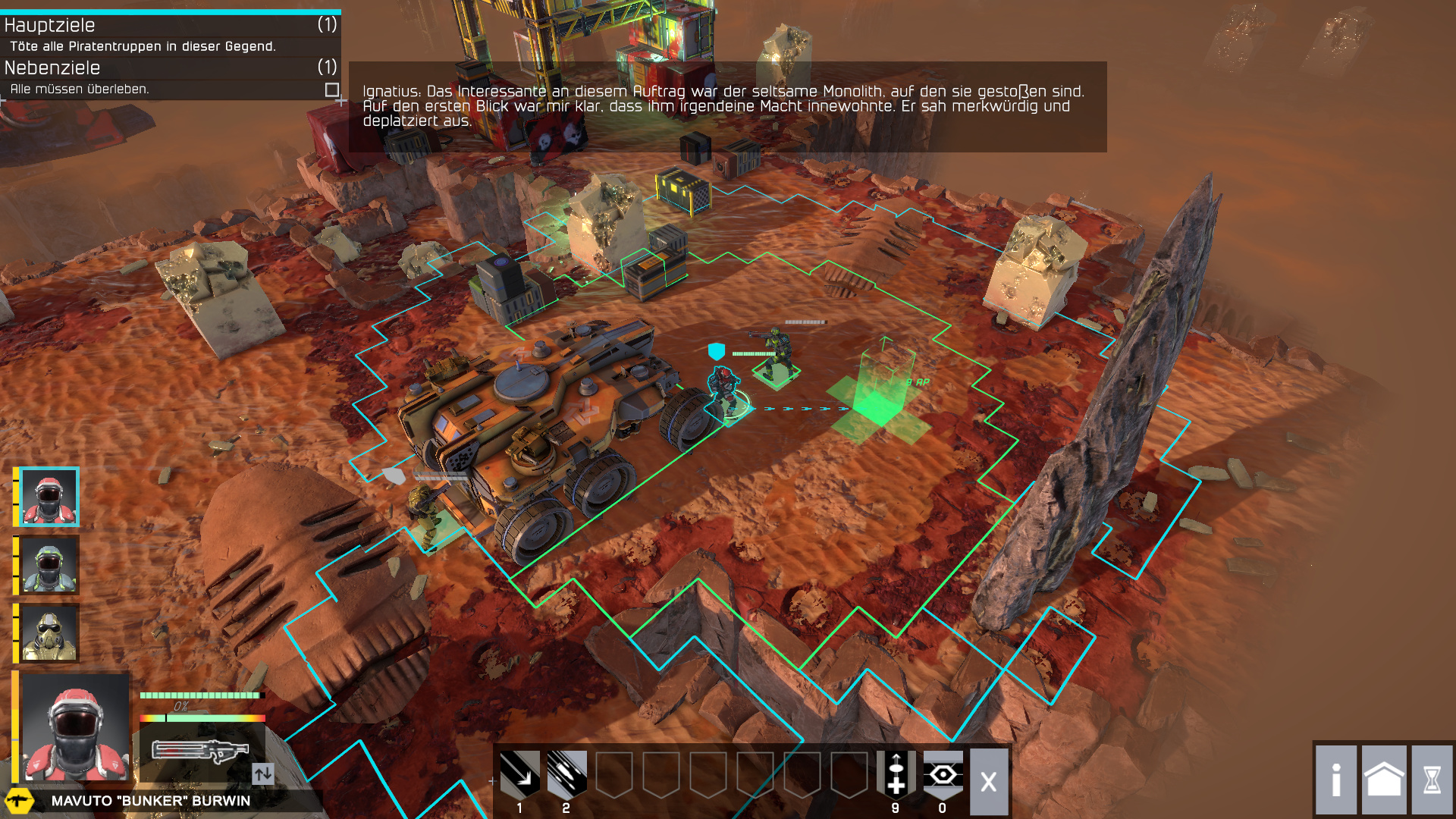Viewport: 1456px width, 819px height.
Task: Click the equipped rifle weapon panel
Action: tap(200, 751)
